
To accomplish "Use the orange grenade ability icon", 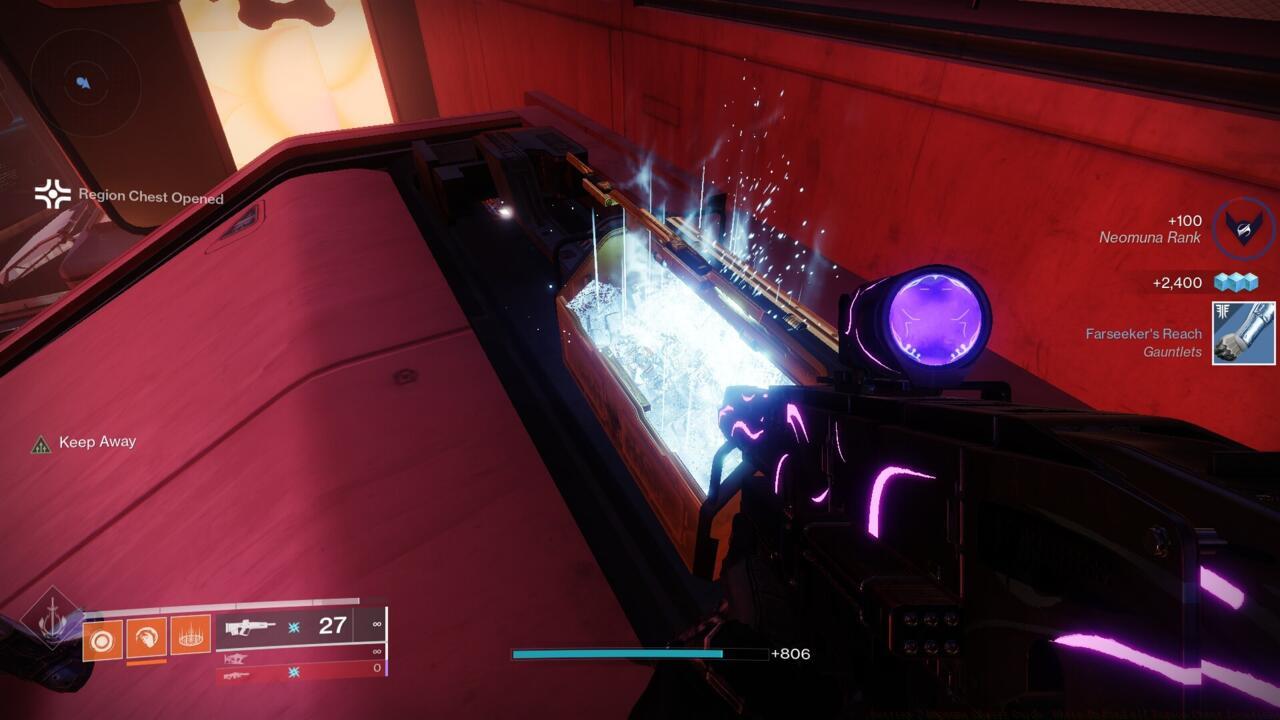I will [102, 639].
